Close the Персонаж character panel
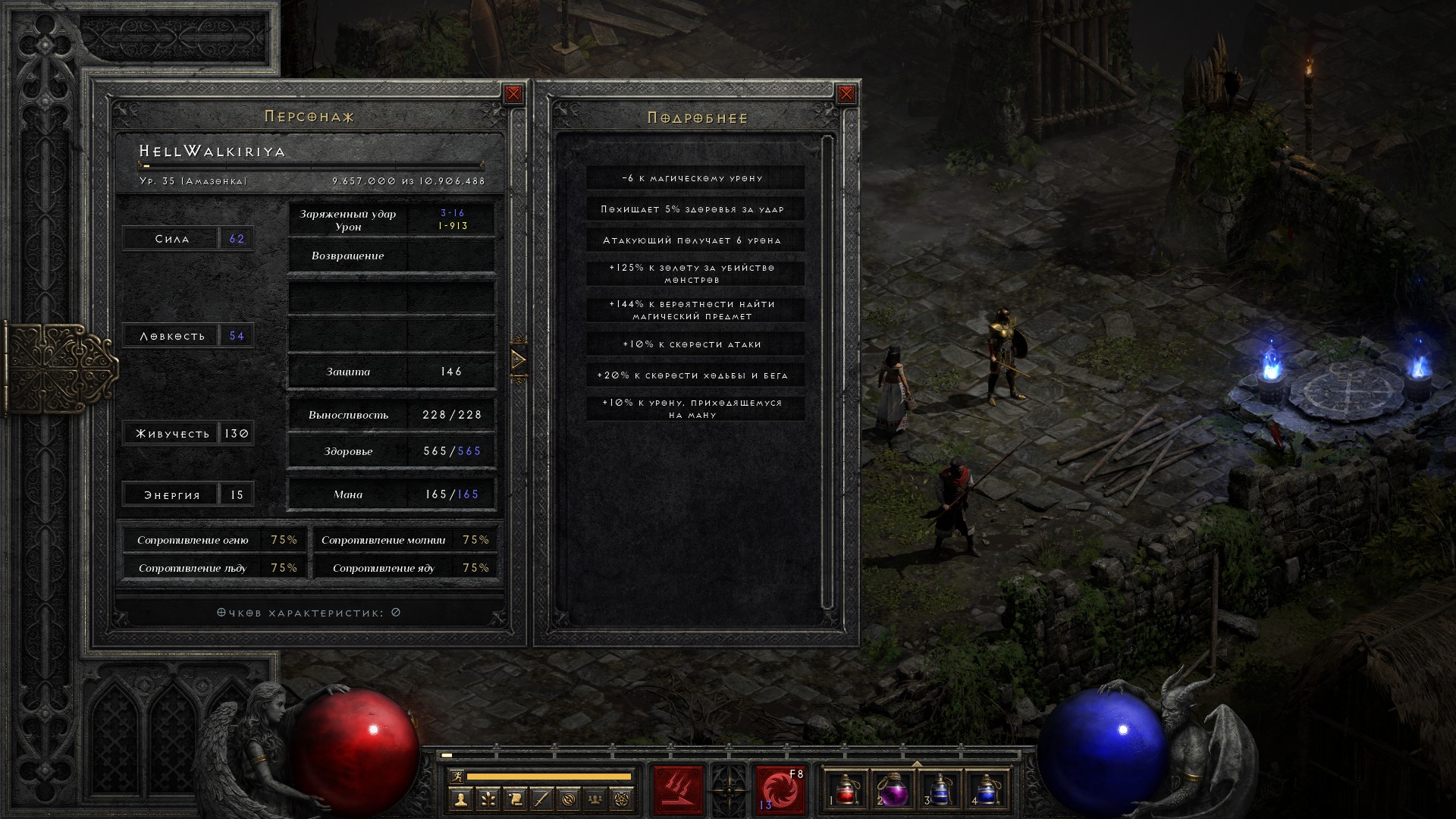 click(513, 94)
